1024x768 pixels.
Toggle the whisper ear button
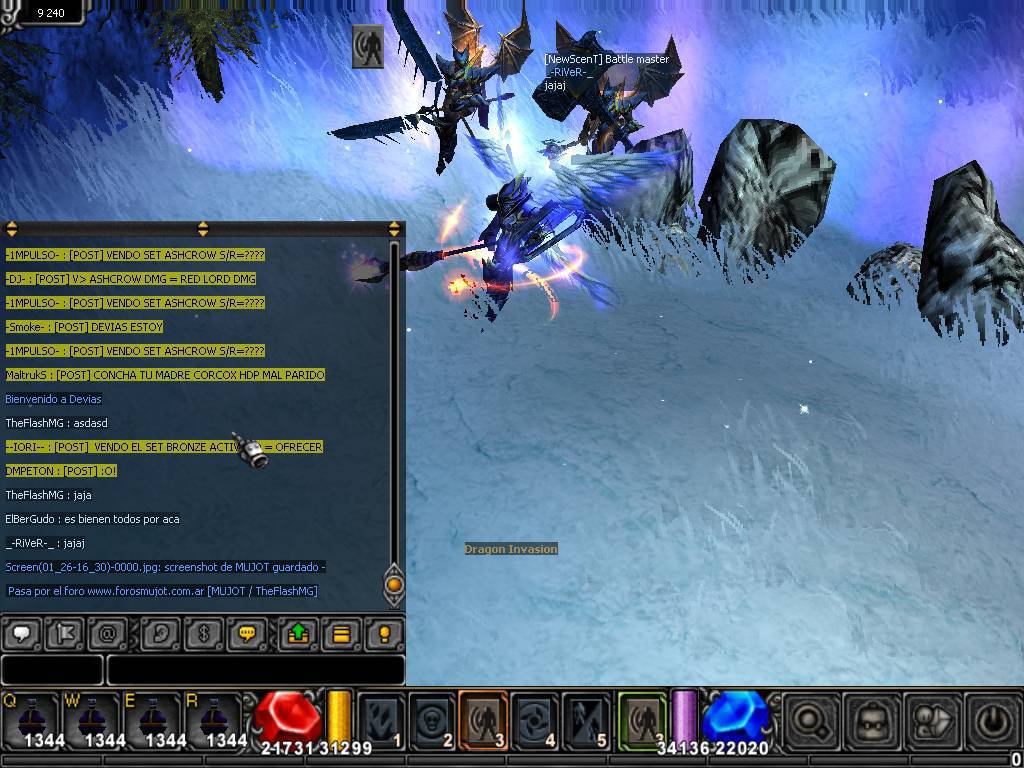161,633
